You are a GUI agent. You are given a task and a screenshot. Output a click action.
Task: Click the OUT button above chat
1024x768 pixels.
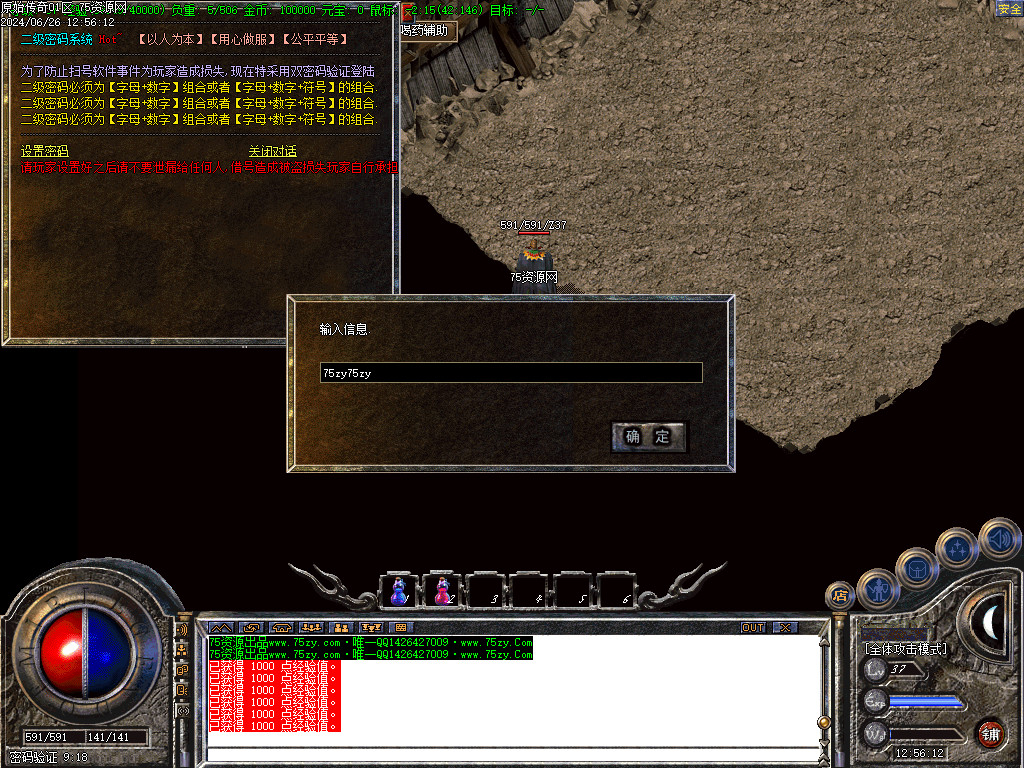pyautogui.click(x=753, y=627)
